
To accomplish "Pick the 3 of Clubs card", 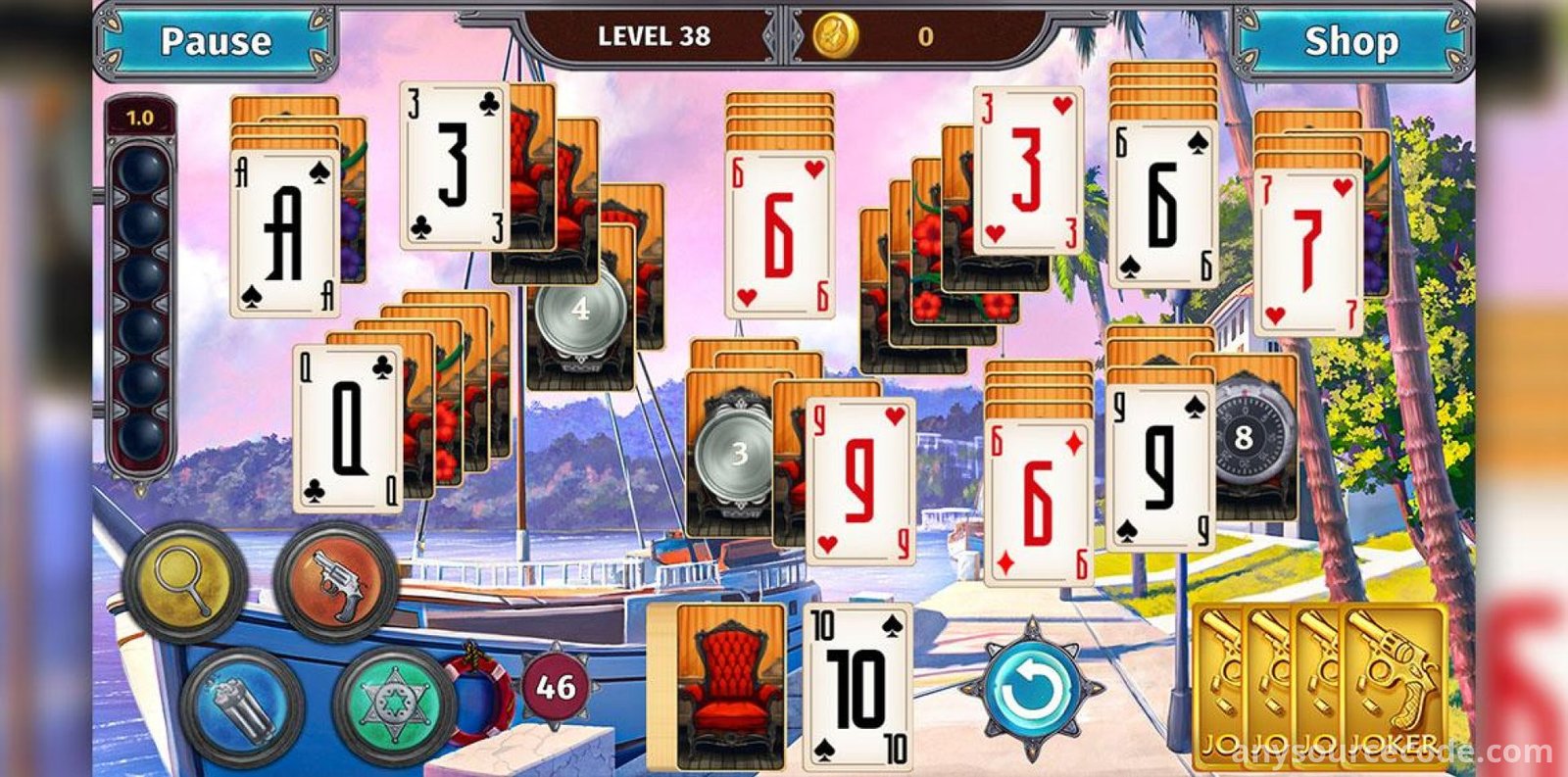I will pyautogui.click(x=453, y=165).
